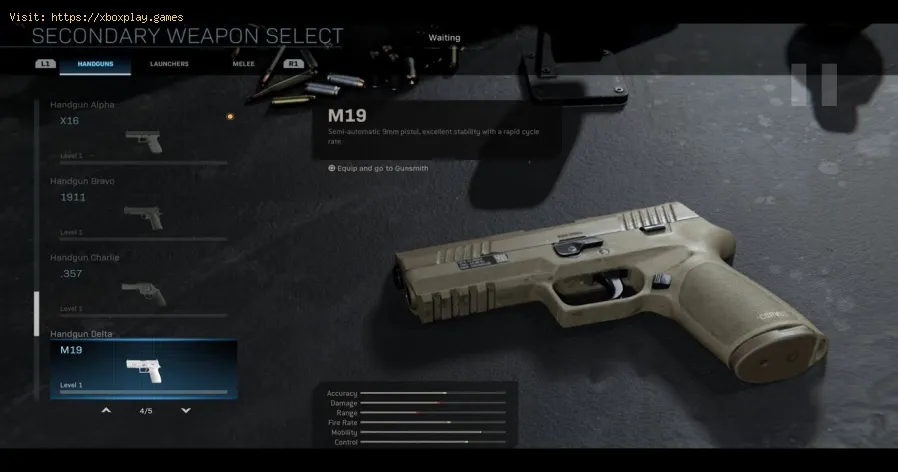The width and height of the screenshot is (898, 472).
Task: Pick the .357 revolver
Action: pyautogui.click(x=140, y=287)
